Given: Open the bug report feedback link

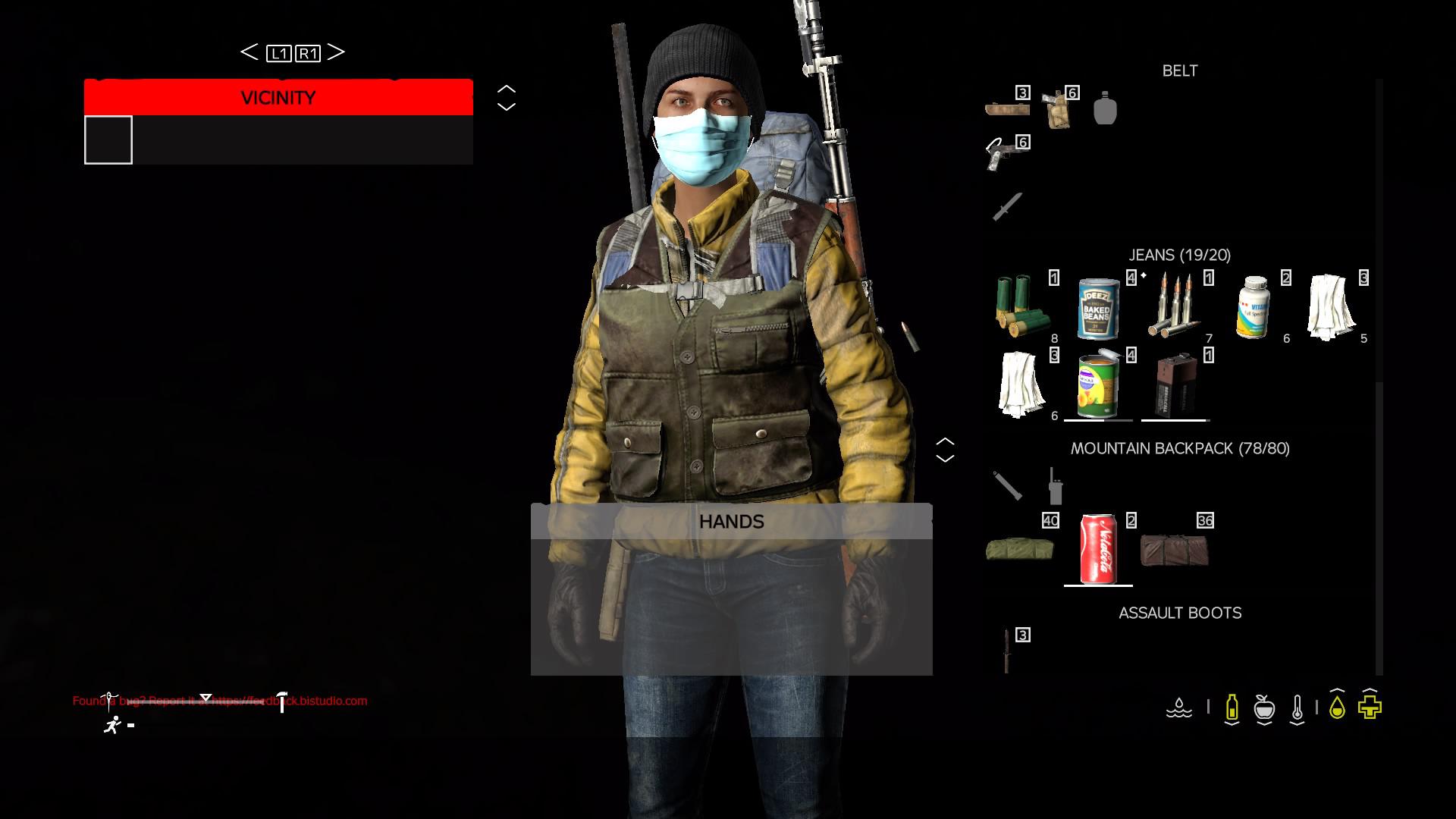Looking at the screenshot, I should coord(220,701).
